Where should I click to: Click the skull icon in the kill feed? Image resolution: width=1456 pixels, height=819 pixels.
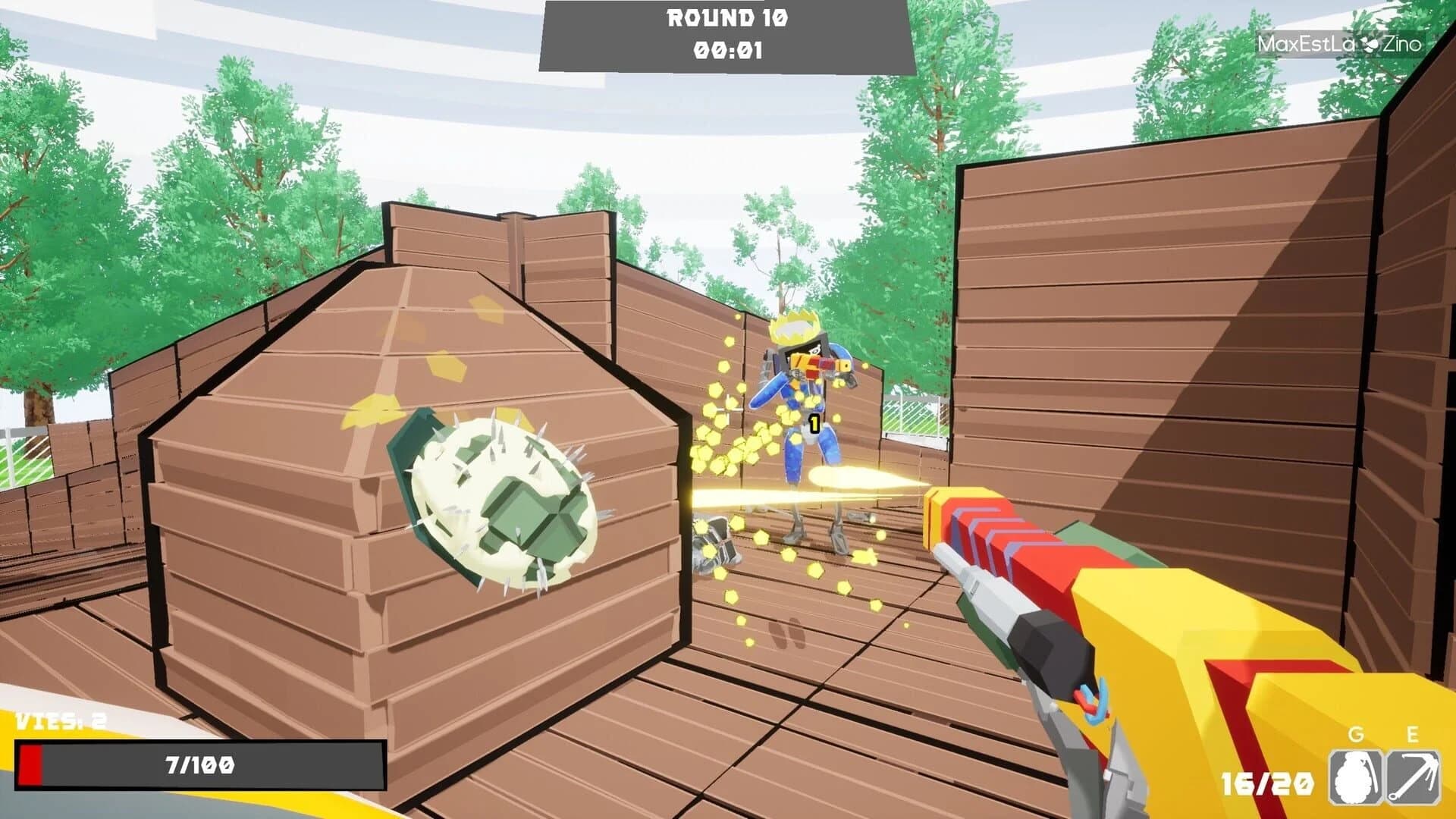pyautogui.click(x=1370, y=44)
